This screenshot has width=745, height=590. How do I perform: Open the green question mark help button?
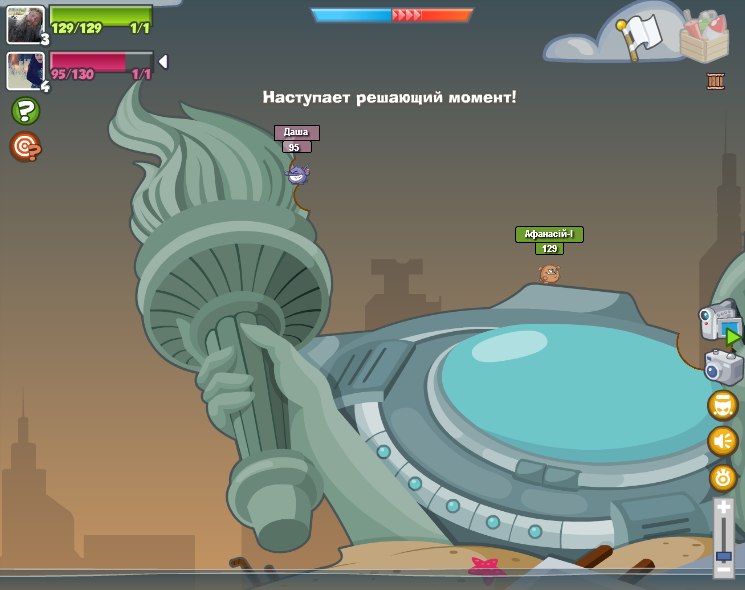click(25, 111)
